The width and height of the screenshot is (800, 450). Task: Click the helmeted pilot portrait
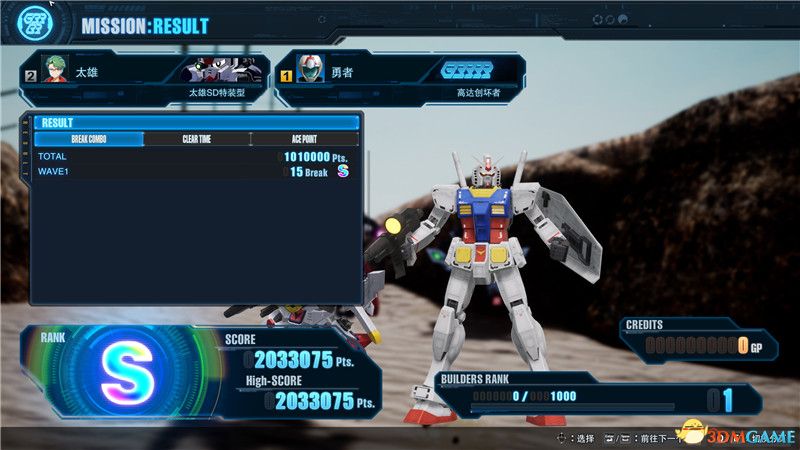[311, 70]
